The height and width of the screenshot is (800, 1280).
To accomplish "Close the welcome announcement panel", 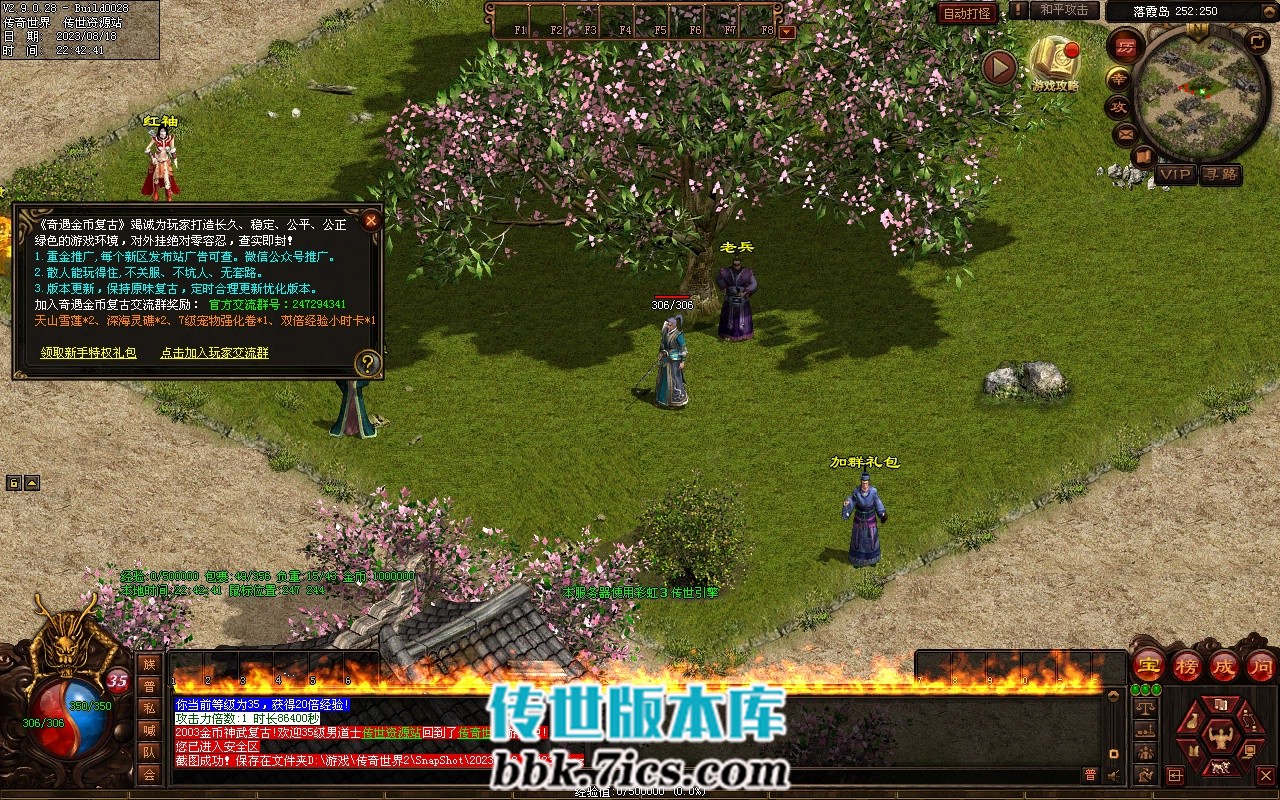I will click(x=370, y=220).
